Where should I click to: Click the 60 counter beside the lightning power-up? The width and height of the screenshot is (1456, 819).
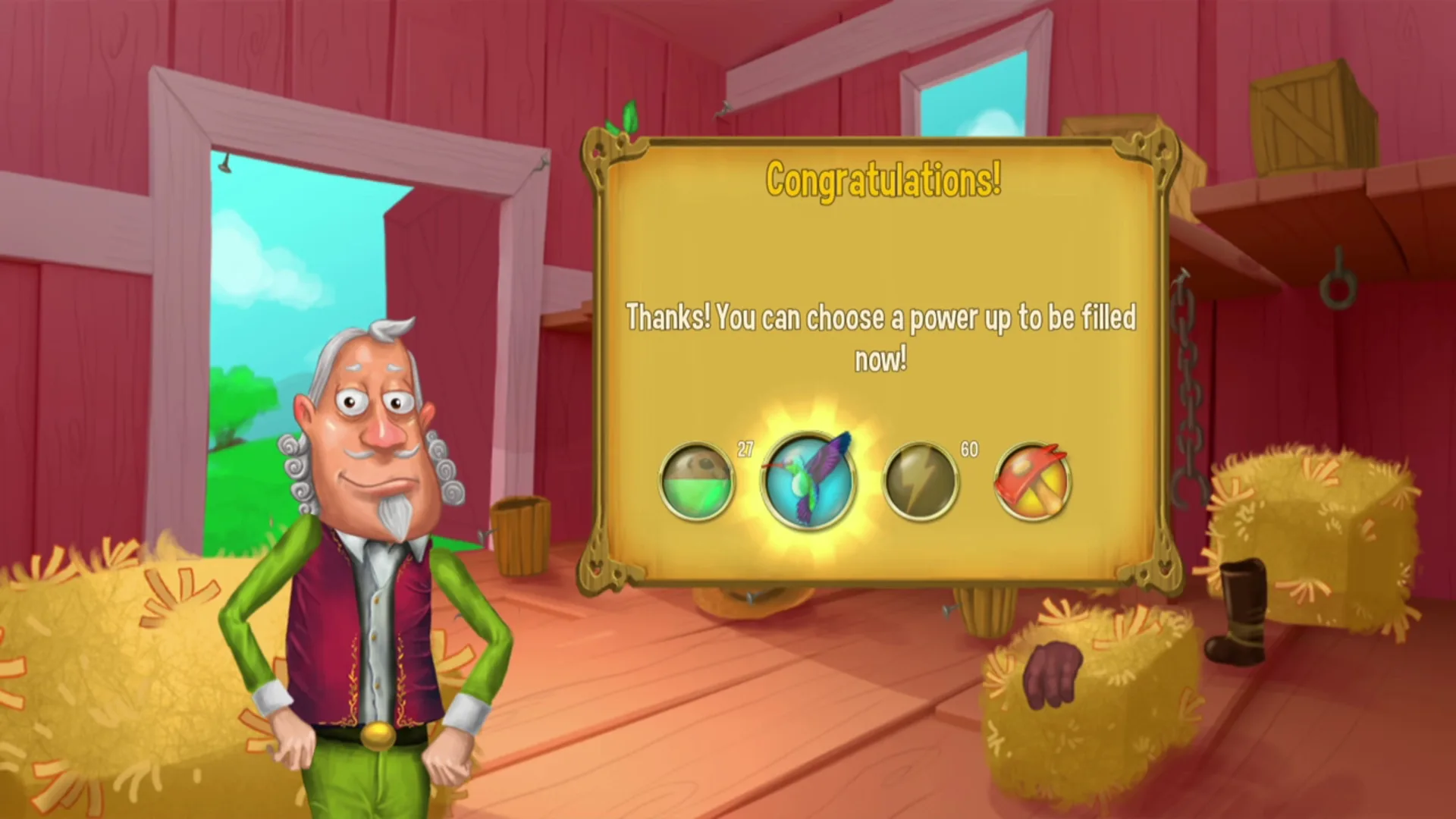click(x=968, y=449)
